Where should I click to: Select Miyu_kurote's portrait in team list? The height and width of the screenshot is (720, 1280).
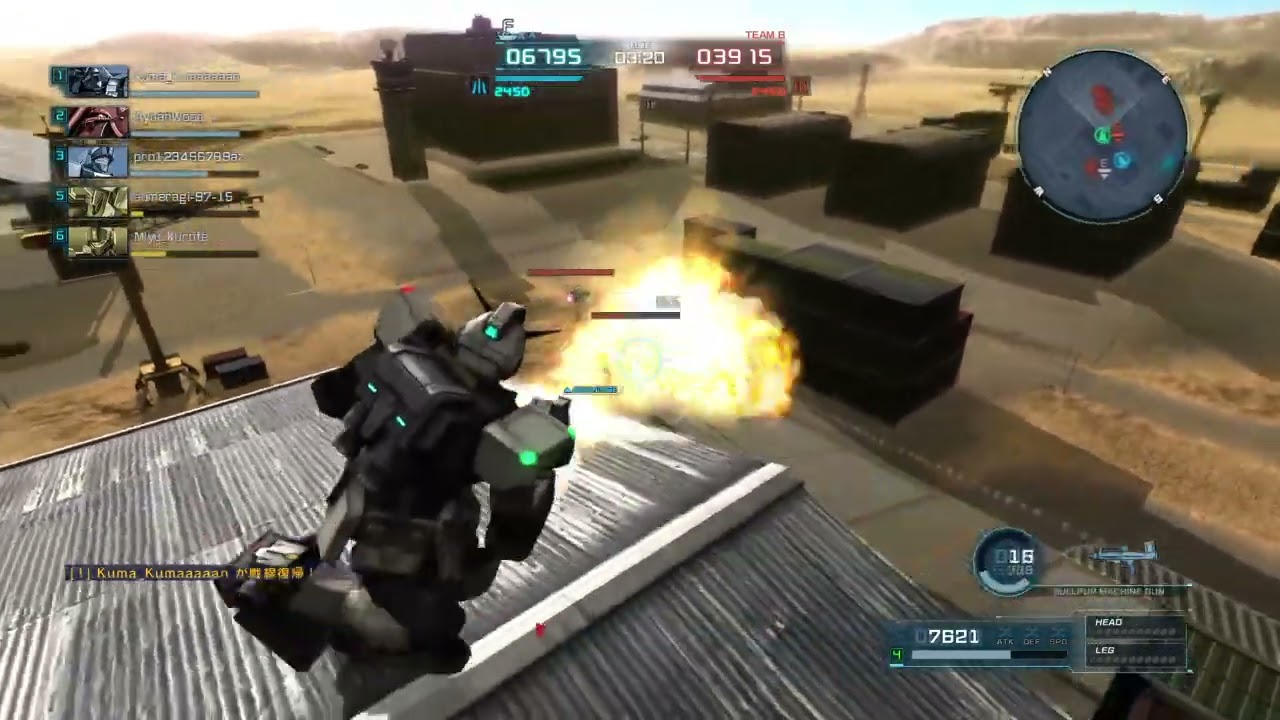pyautogui.click(x=98, y=241)
